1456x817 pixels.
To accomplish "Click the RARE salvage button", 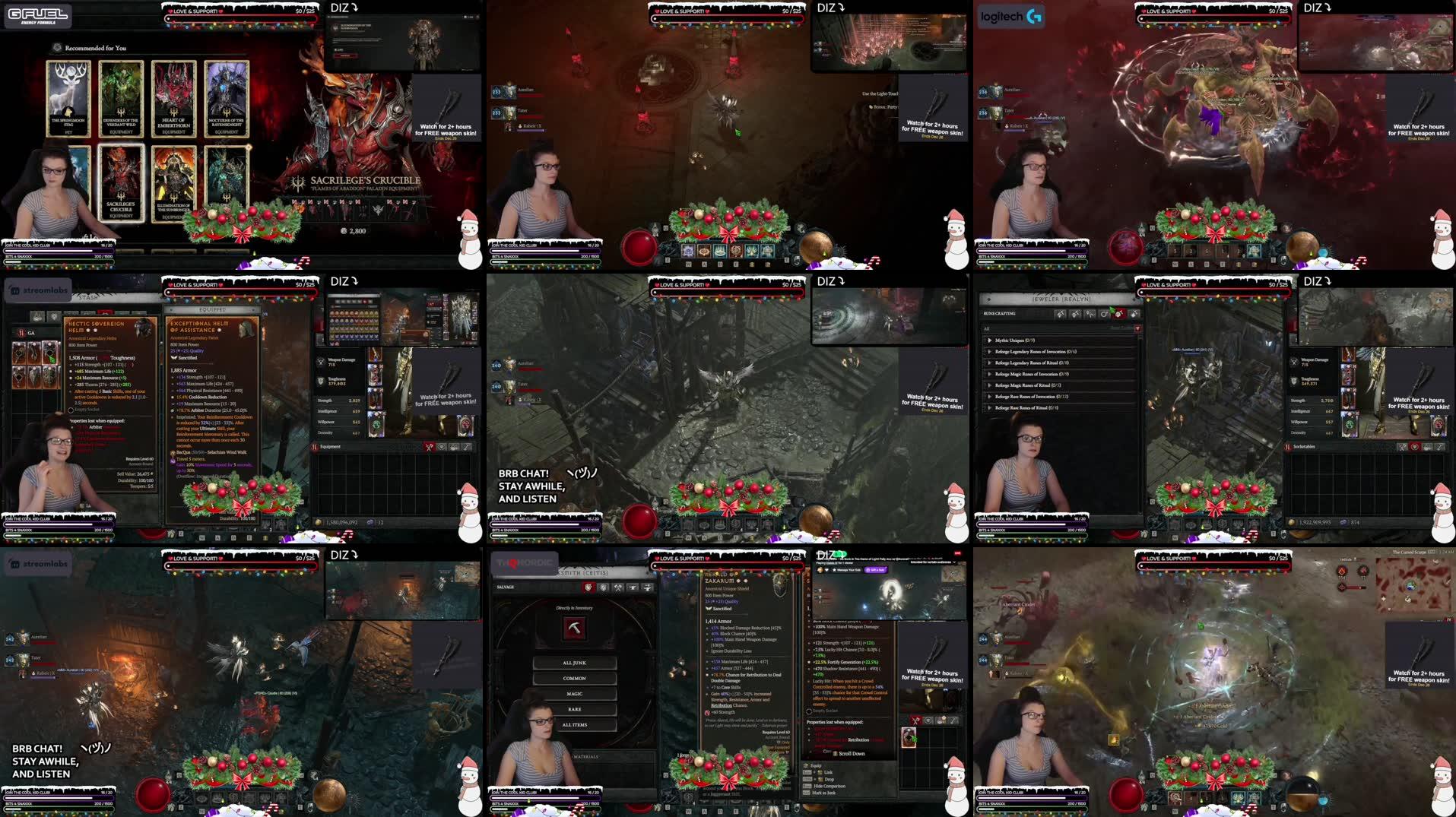I will click(x=574, y=709).
